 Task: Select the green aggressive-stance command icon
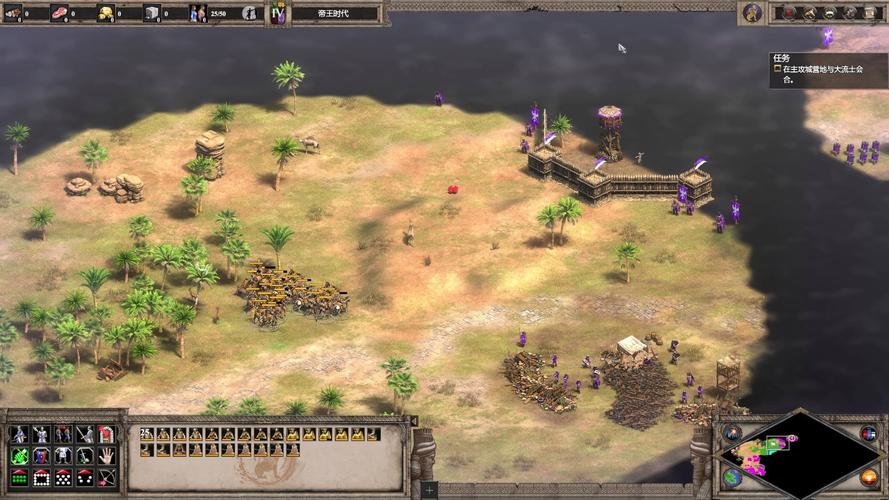(x=18, y=455)
